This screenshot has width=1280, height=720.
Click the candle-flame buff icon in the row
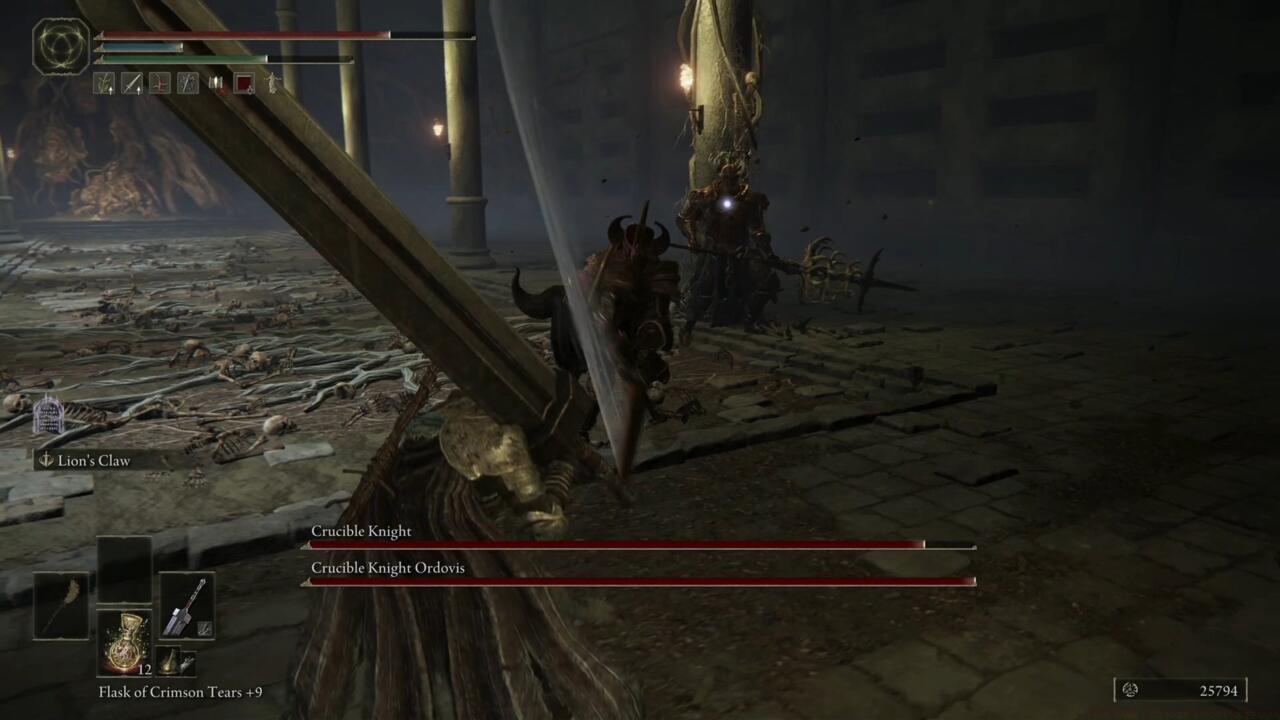coord(216,84)
